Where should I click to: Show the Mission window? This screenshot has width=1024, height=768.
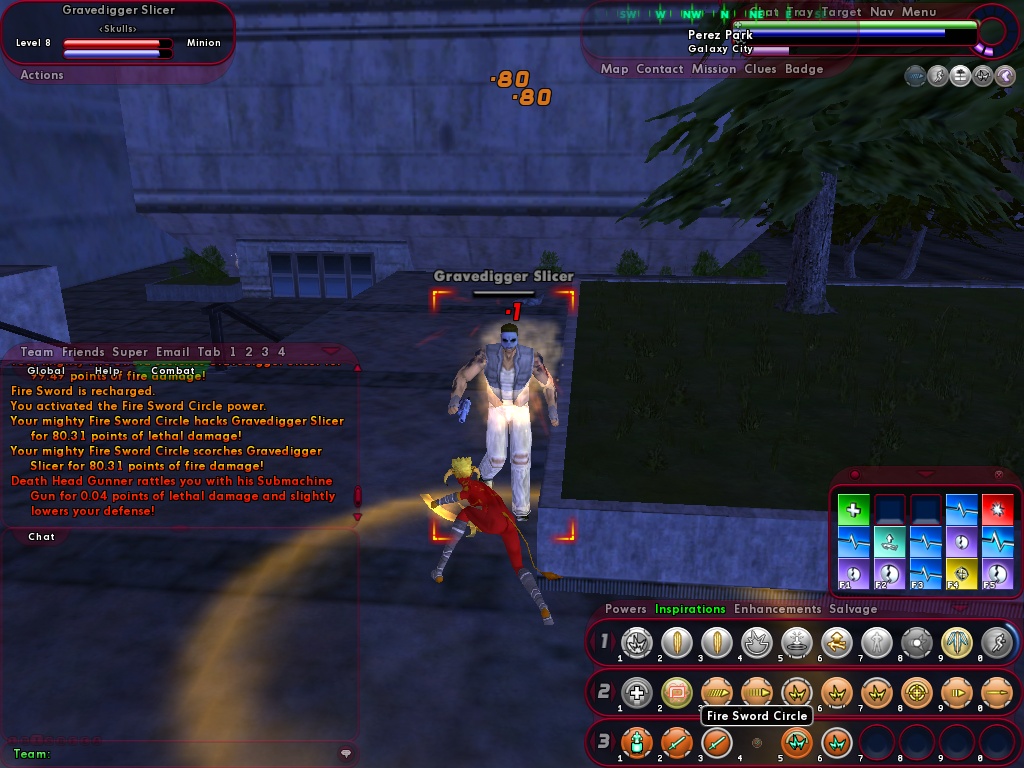pos(713,69)
